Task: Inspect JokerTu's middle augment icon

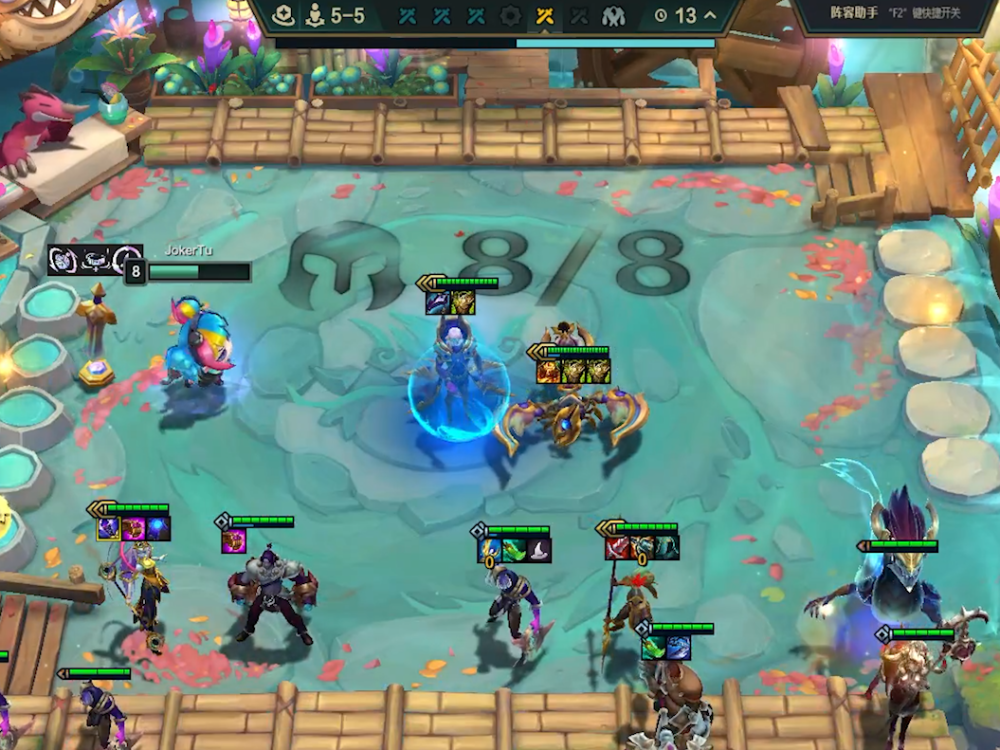Action: [x=95, y=259]
